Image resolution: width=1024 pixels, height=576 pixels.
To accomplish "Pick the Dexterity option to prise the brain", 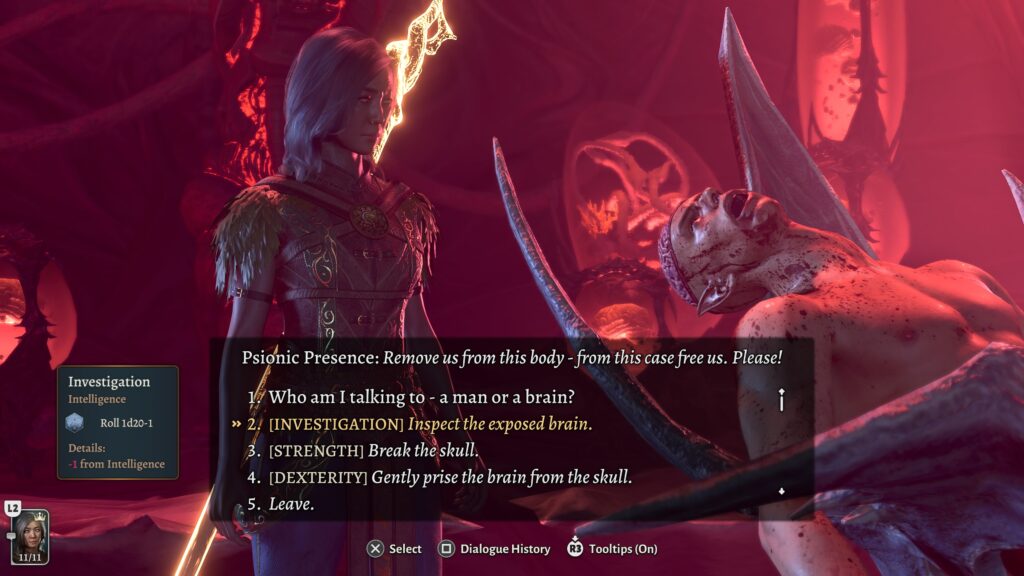I will click(x=450, y=477).
